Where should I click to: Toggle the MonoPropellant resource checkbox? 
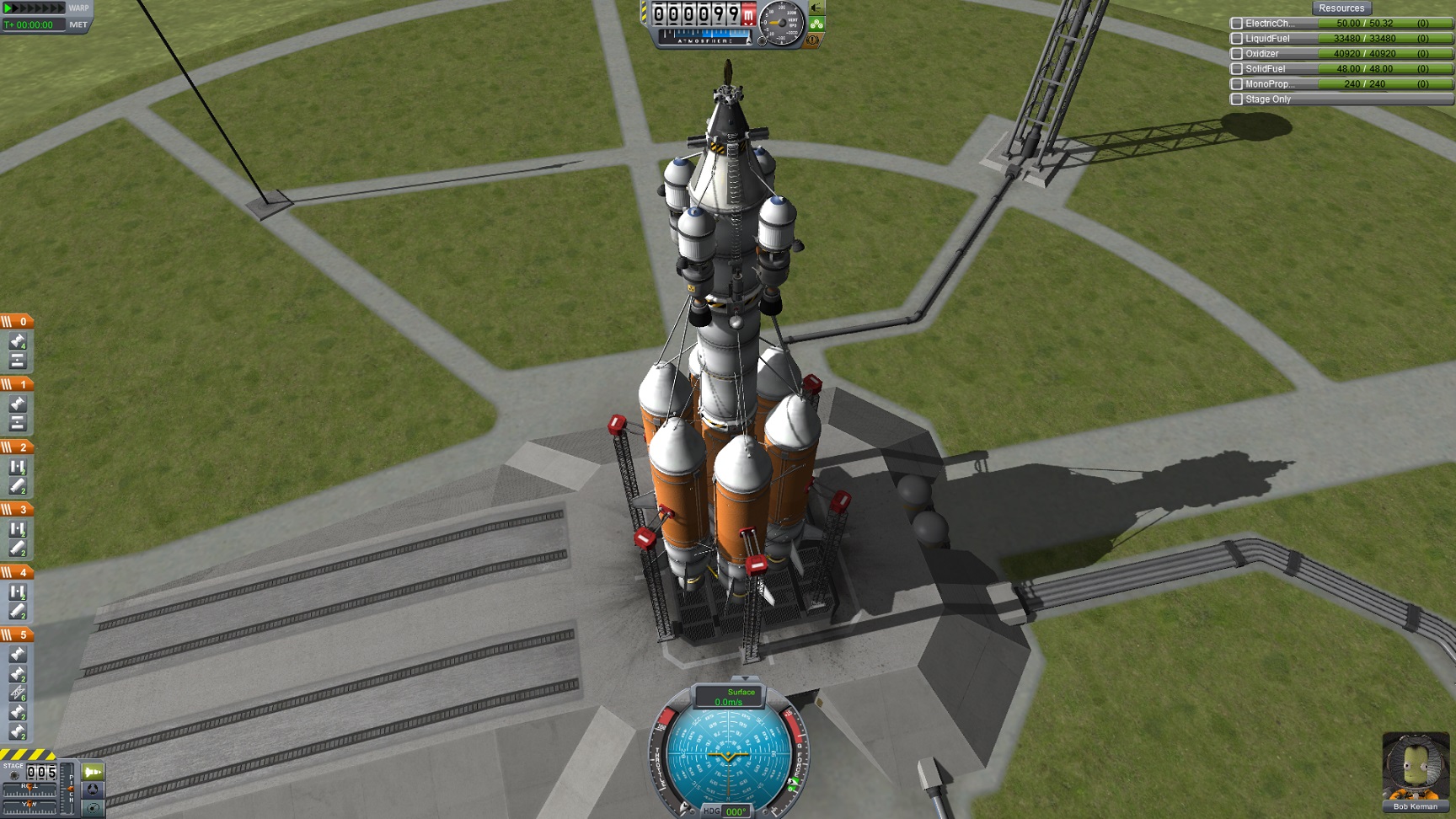pyautogui.click(x=1236, y=84)
